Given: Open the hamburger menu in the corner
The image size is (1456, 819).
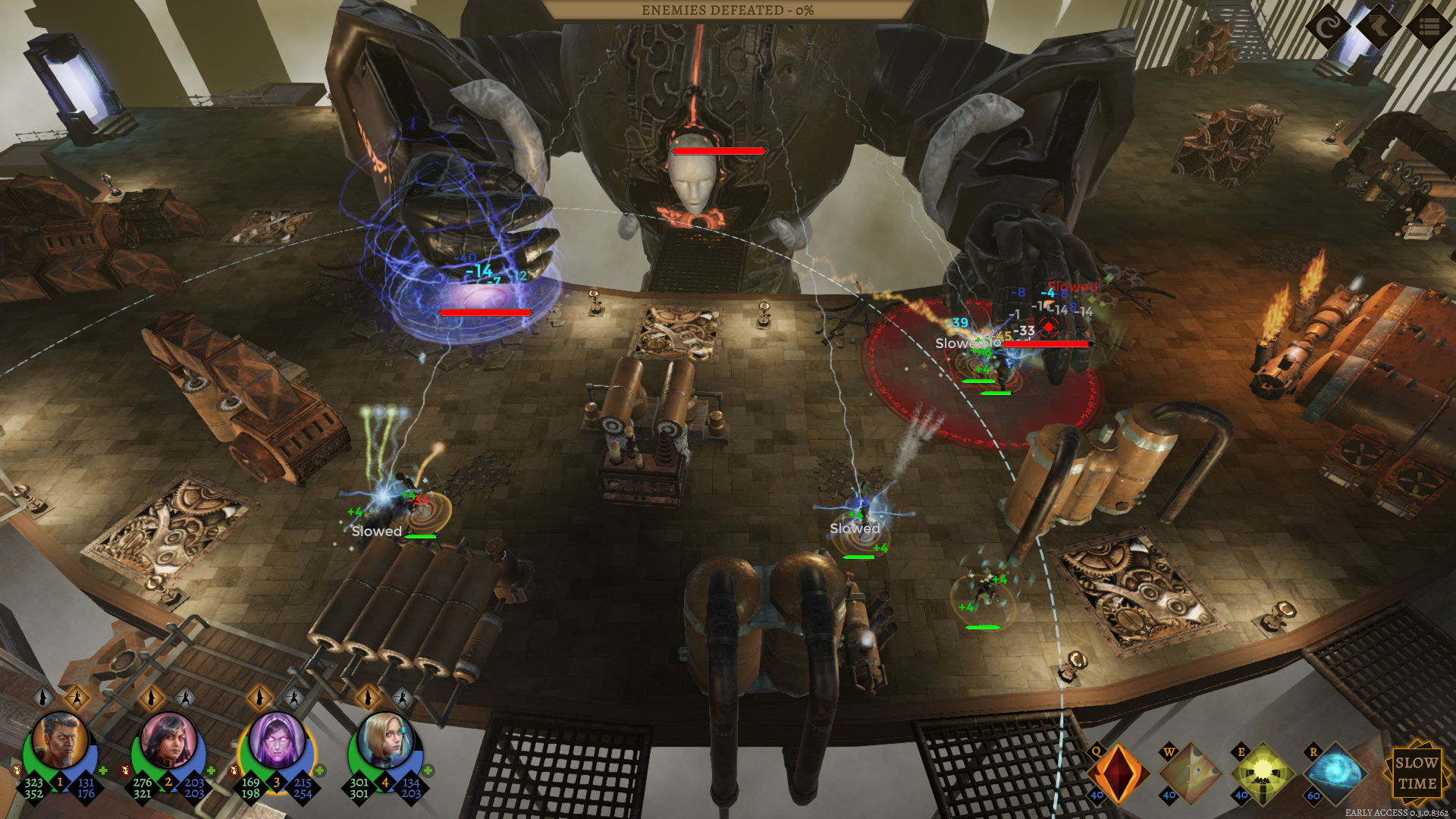Looking at the screenshot, I should [x=1429, y=27].
